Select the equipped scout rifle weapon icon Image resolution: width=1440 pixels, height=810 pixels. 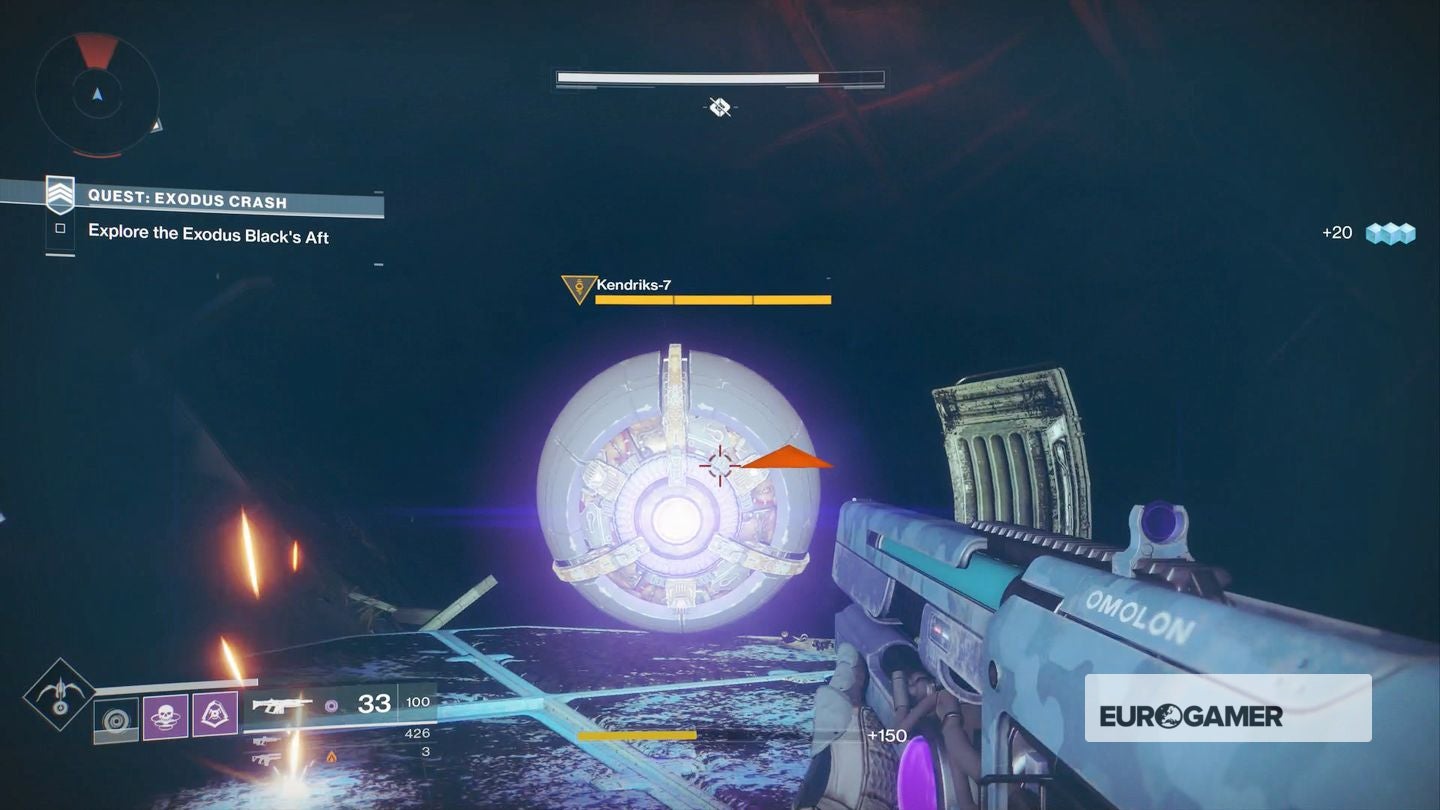pos(281,706)
